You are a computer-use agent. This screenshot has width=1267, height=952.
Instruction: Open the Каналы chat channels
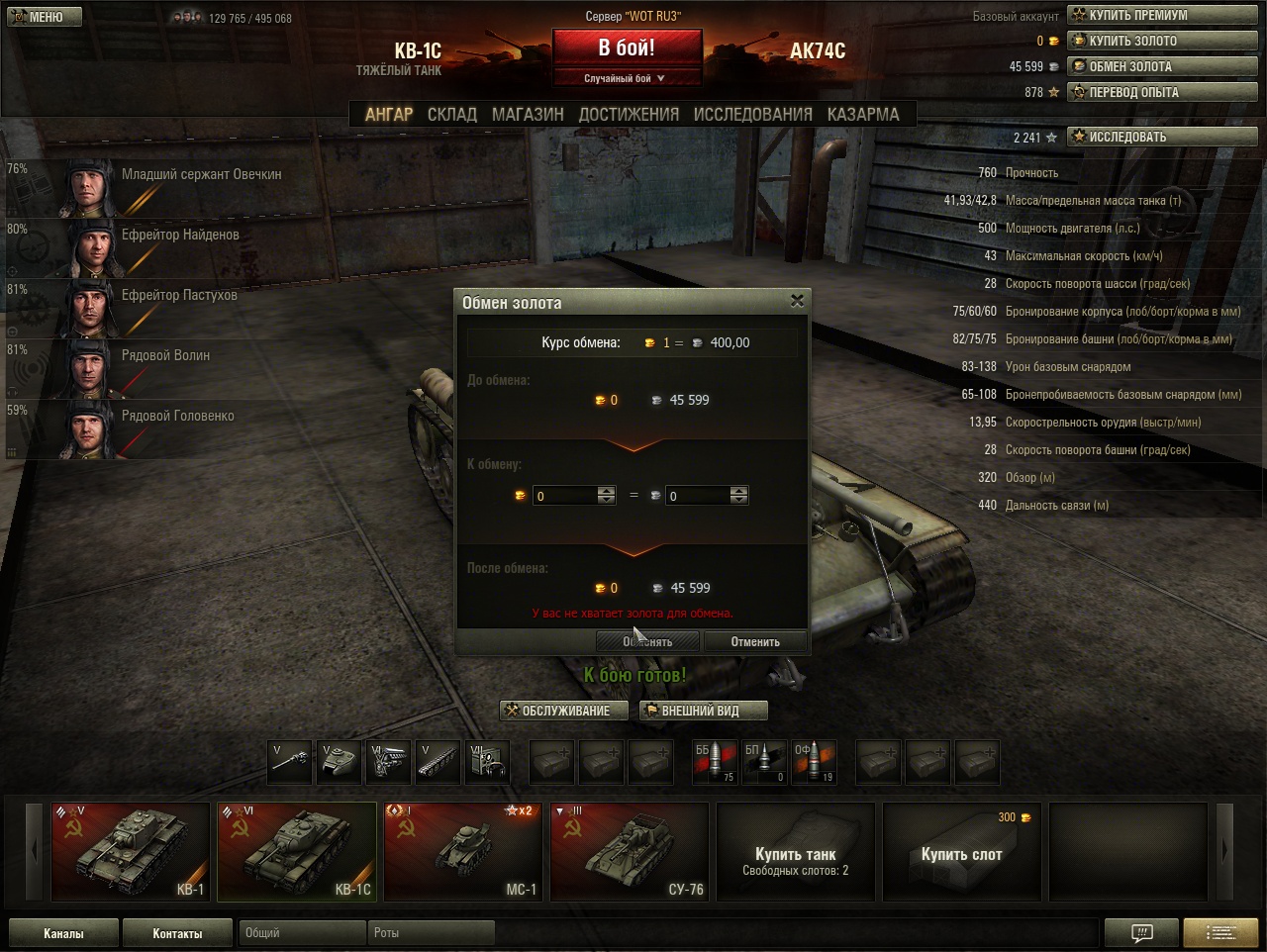coord(63,933)
